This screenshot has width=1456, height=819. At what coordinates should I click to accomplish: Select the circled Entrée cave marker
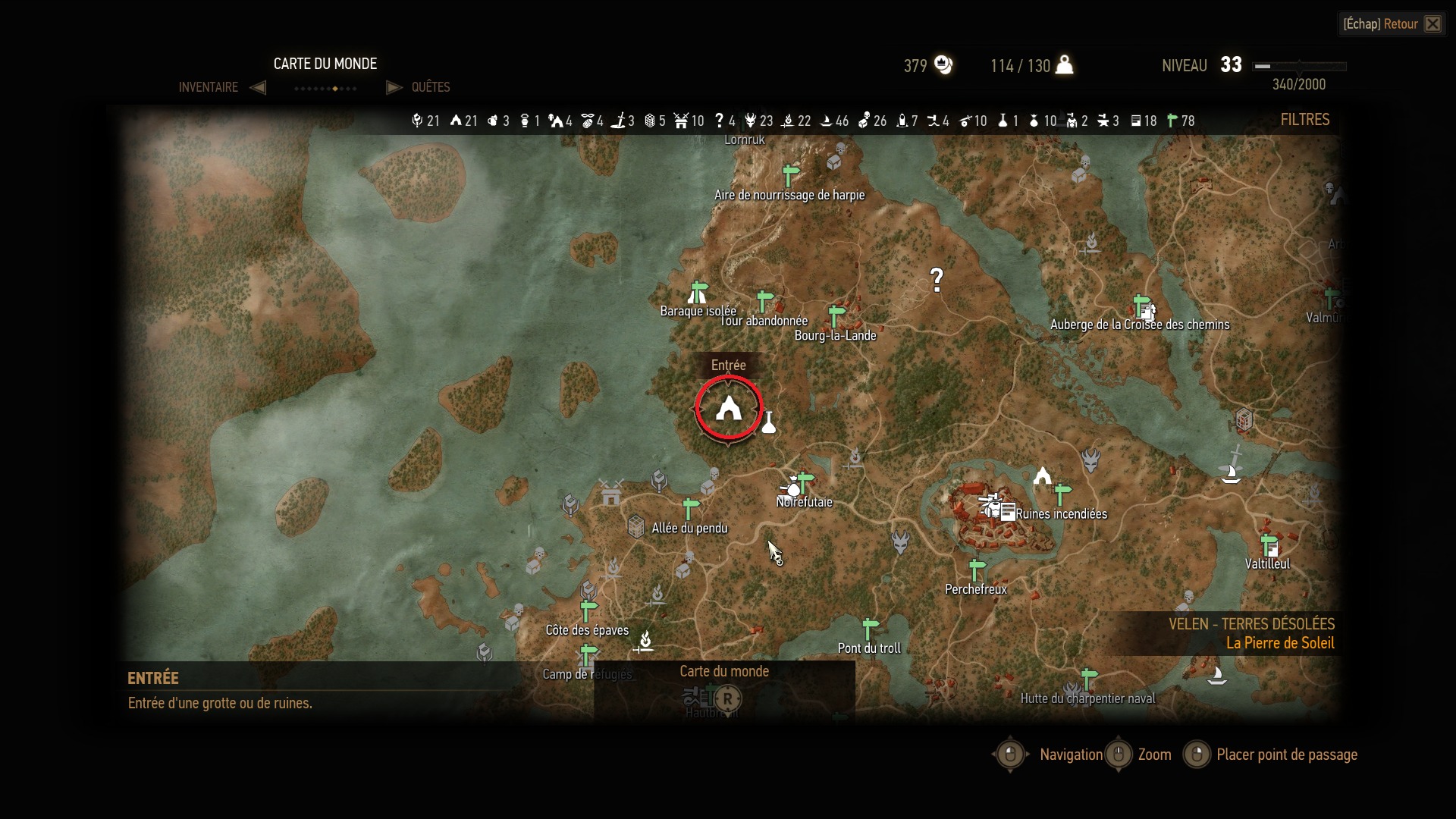click(x=729, y=408)
